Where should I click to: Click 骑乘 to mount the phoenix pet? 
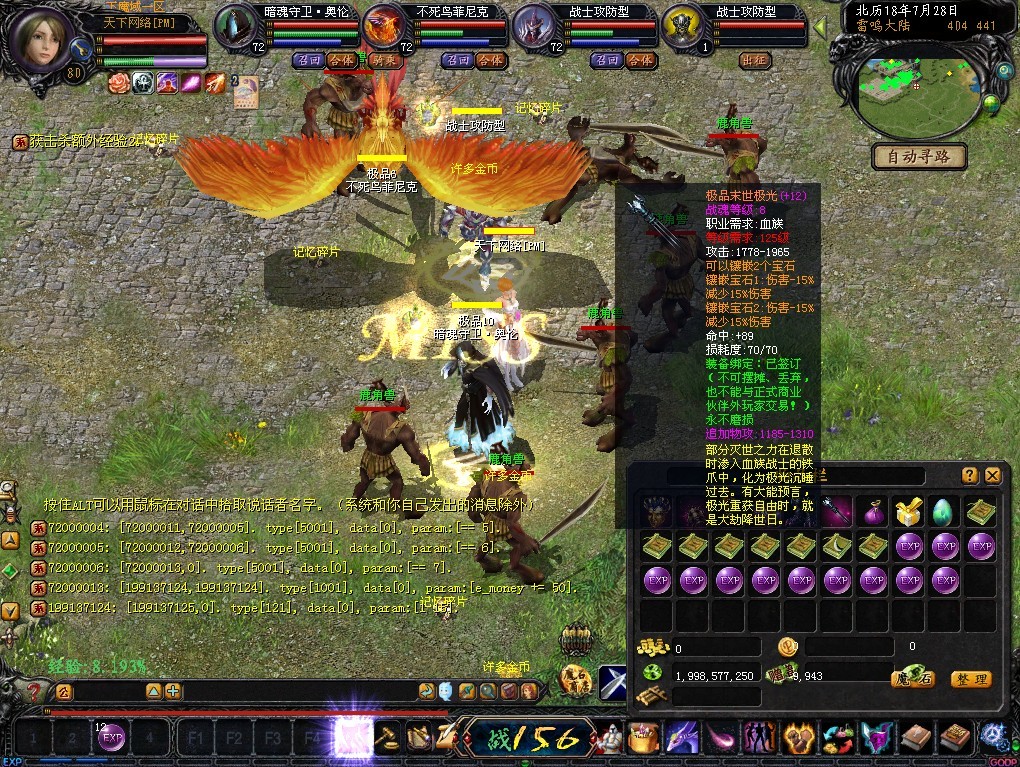(x=384, y=60)
